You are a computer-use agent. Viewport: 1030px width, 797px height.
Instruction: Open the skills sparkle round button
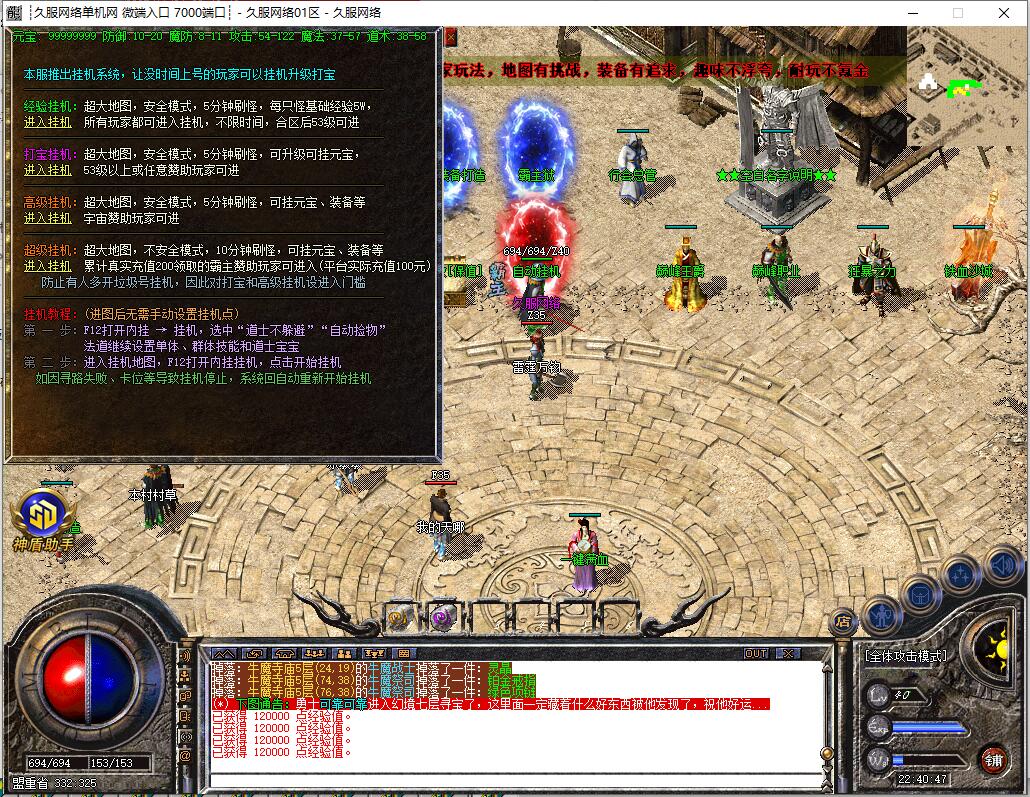(961, 574)
